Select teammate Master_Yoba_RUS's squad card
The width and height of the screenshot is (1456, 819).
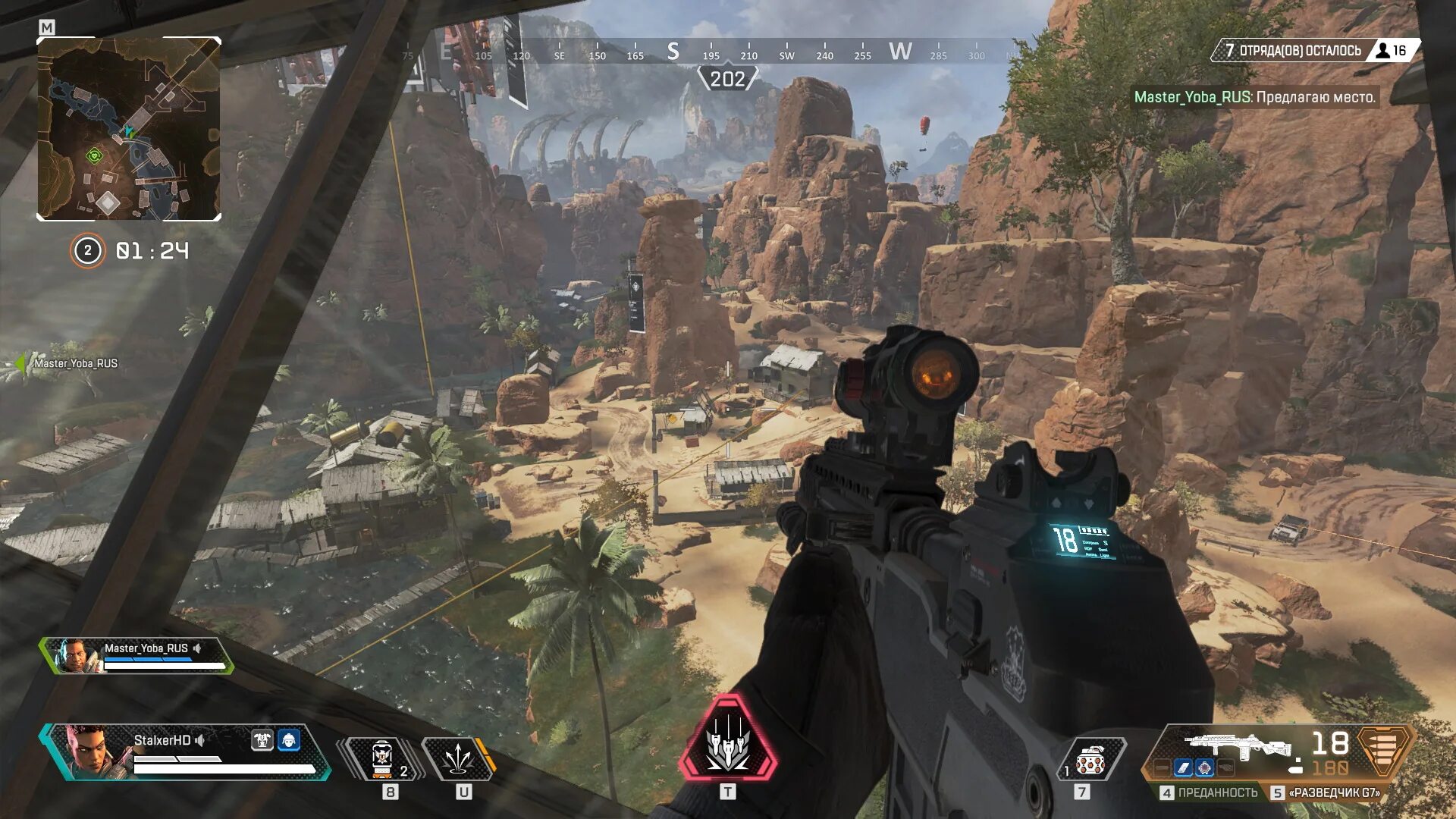[x=136, y=656]
